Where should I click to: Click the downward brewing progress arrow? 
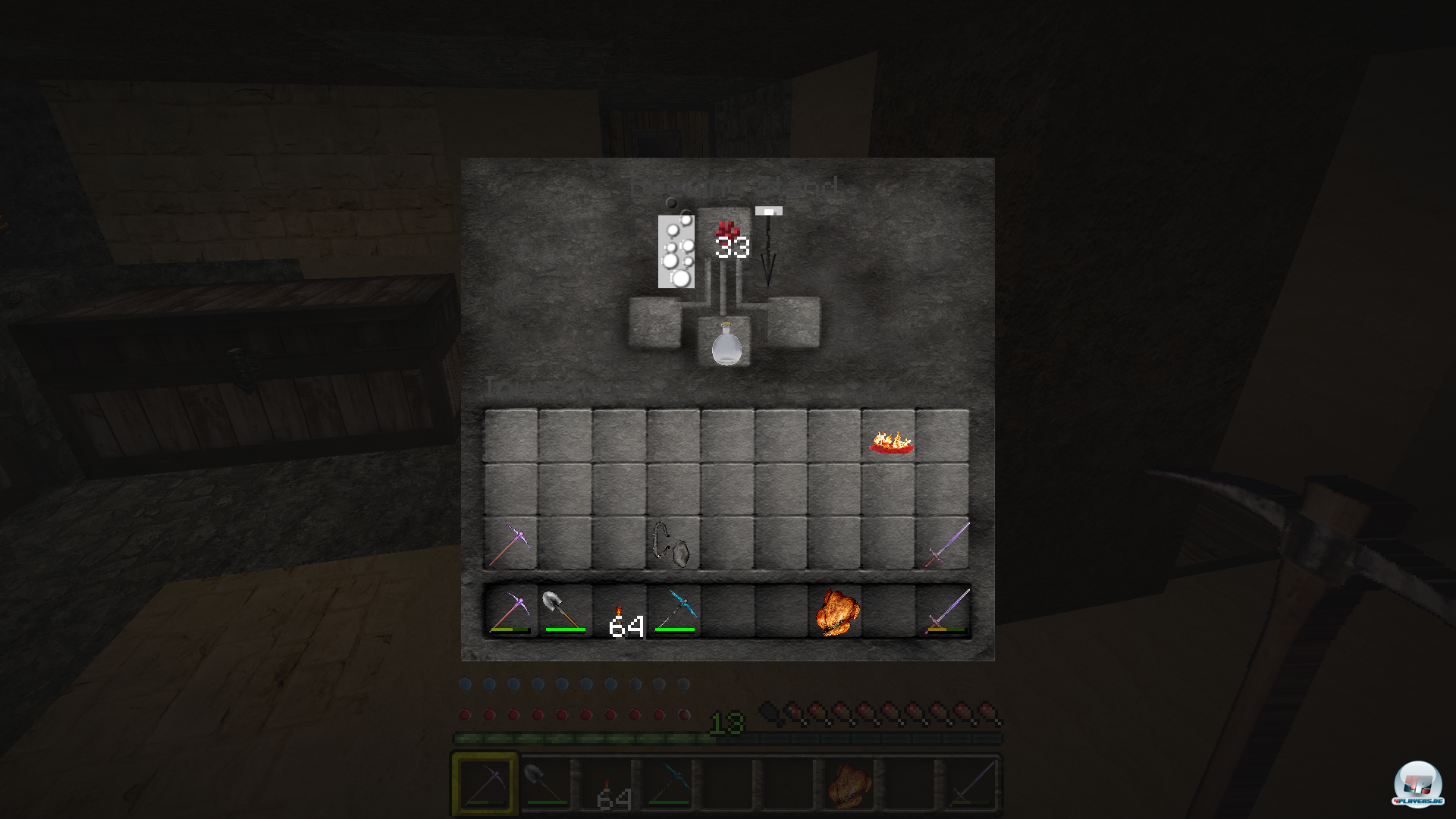click(x=768, y=254)
